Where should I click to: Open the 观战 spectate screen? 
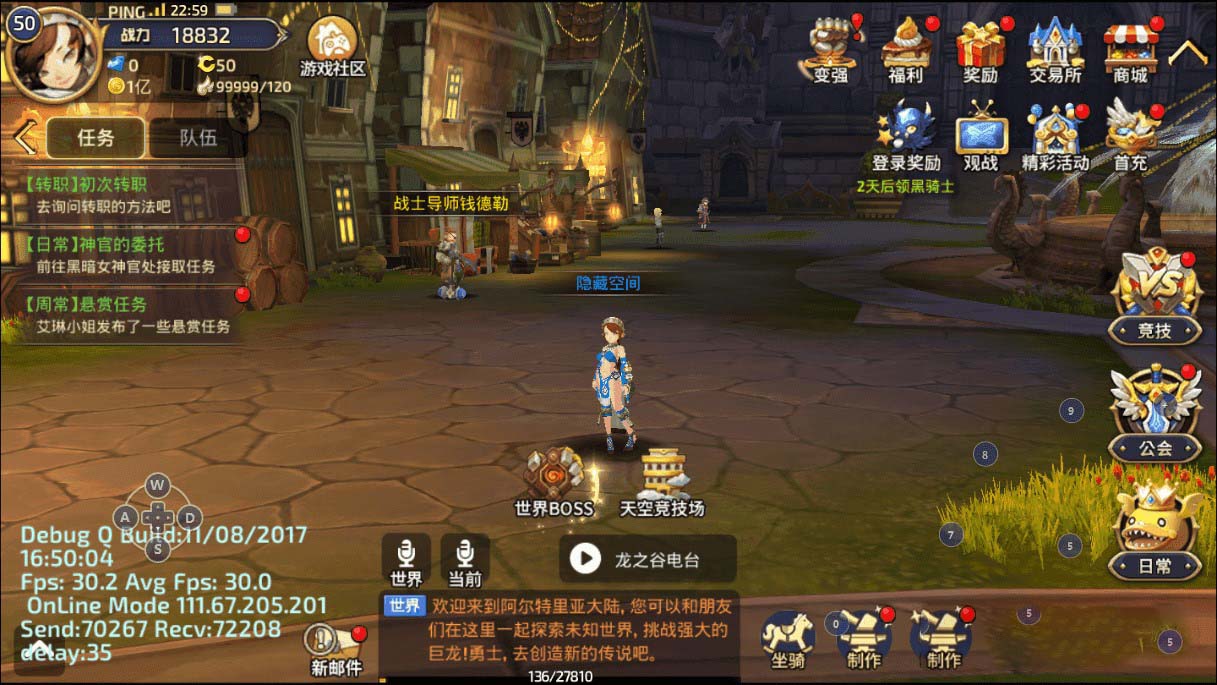click(x=980, y=136)
